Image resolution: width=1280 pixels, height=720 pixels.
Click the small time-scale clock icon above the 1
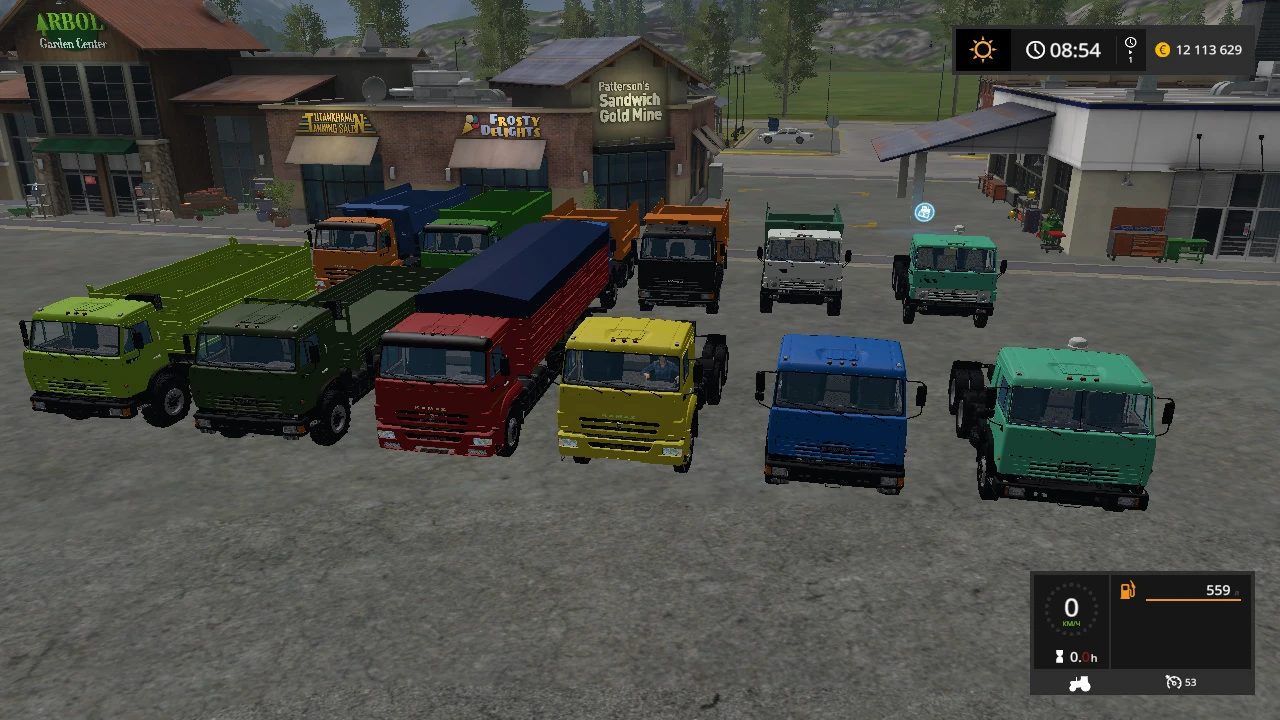[1130, 43]
